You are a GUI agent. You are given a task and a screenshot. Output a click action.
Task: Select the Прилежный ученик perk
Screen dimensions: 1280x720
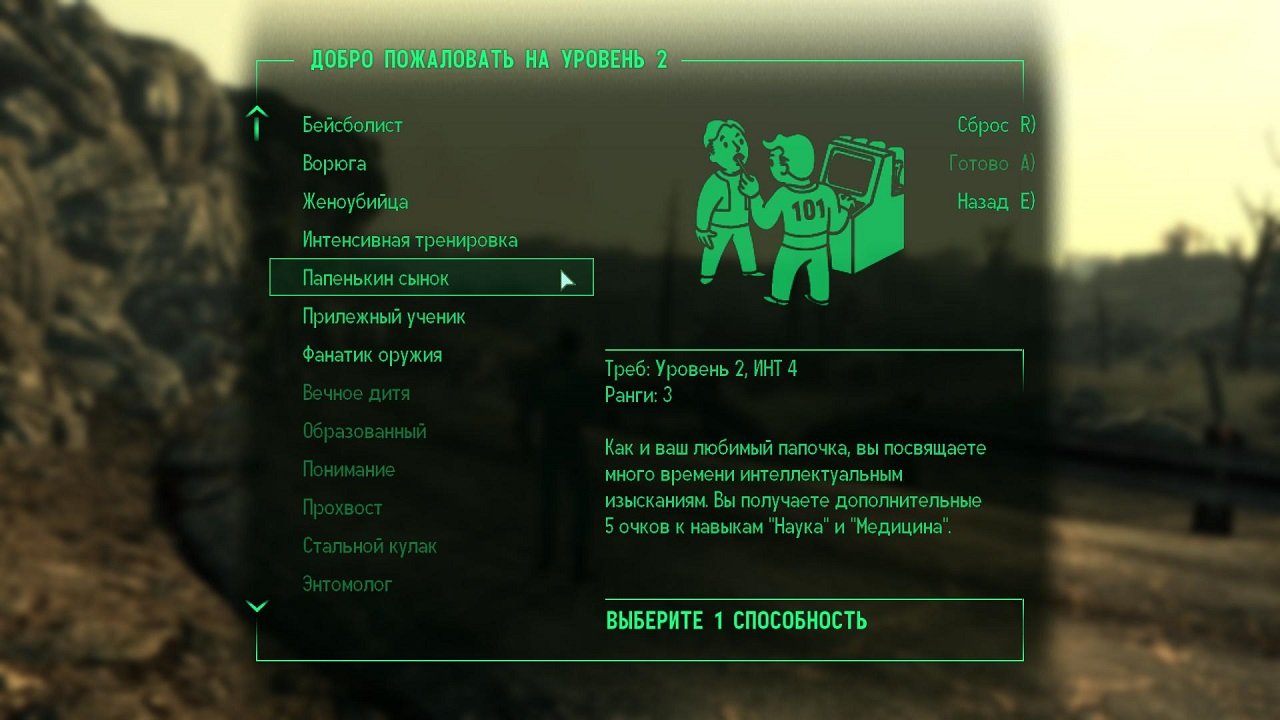[x=383, y=316]
